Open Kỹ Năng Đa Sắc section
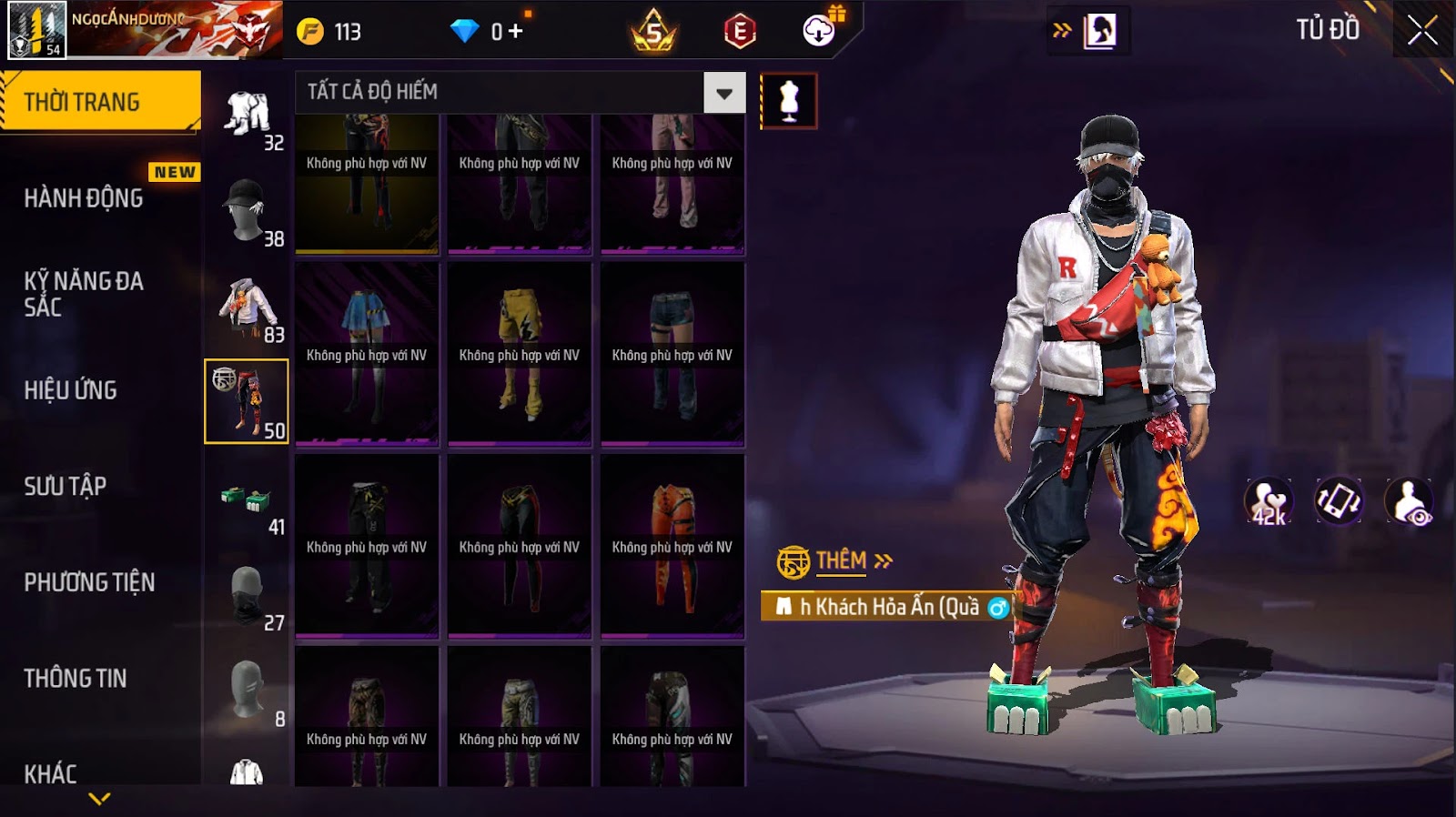The height and width of the screenshot is (817, 1456). coord(84,294)
